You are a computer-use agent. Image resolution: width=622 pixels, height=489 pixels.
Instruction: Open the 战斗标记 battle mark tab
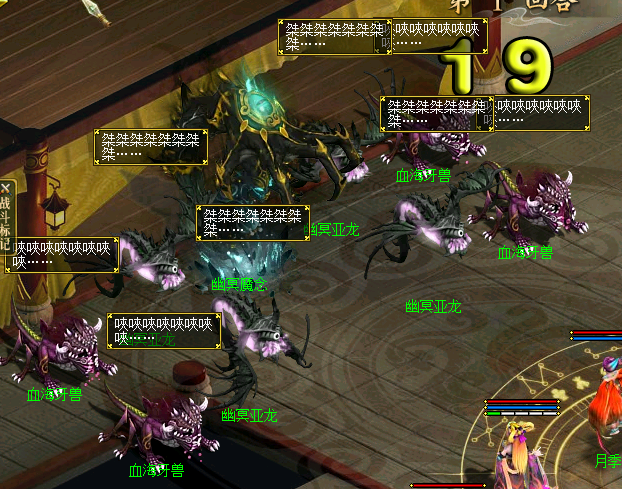coord(5,223)
